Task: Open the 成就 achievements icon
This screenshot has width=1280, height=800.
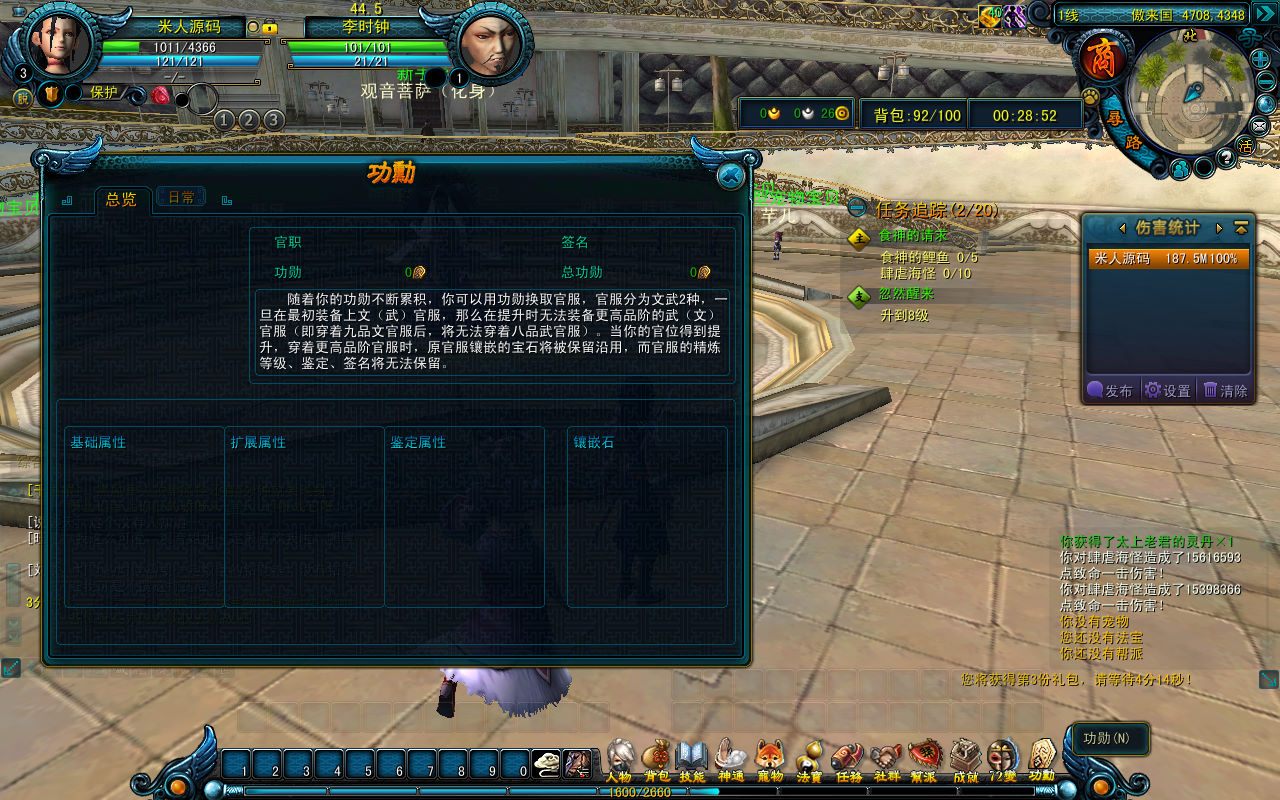Action: click(965, 760)
